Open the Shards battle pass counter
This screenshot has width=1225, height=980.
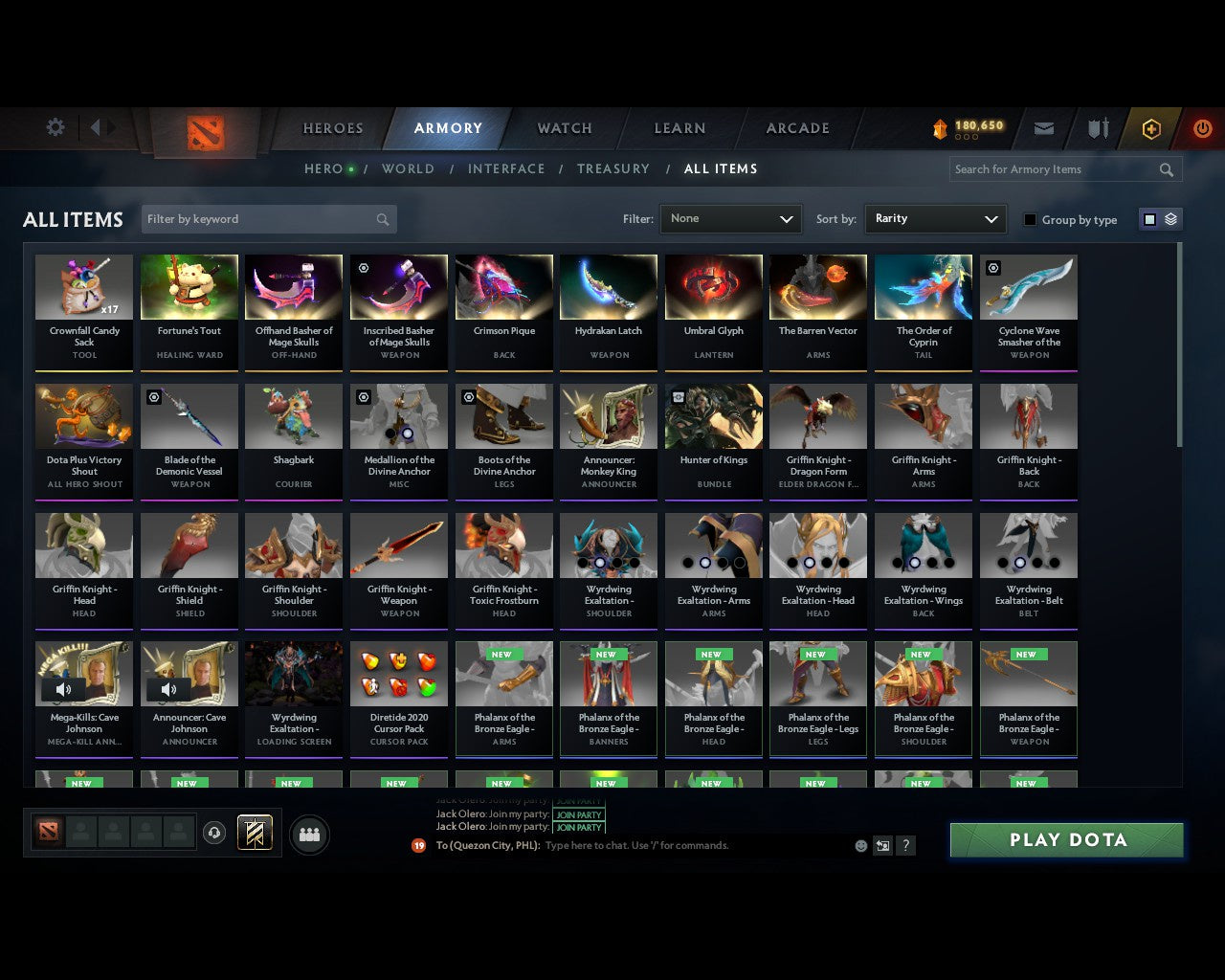[x=967, y=125]
